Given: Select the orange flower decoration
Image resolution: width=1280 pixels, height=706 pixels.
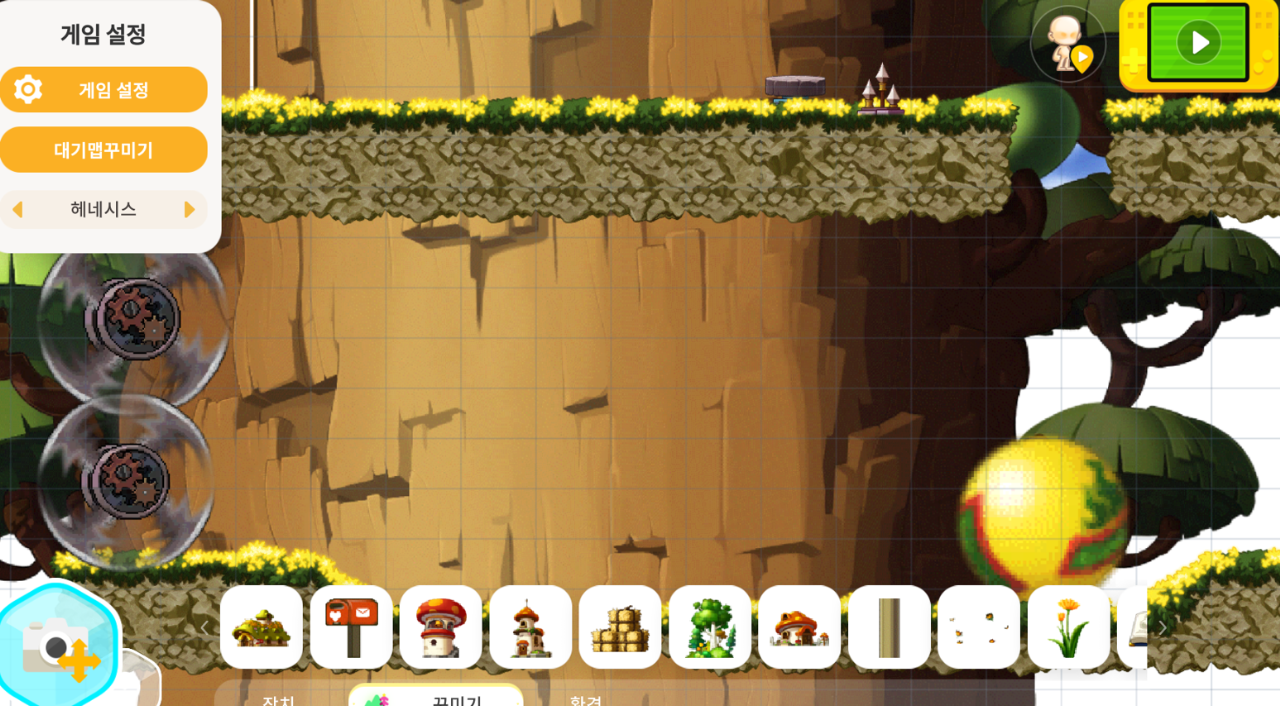Looking at the screenshot, I should (x=1068, y=627).
